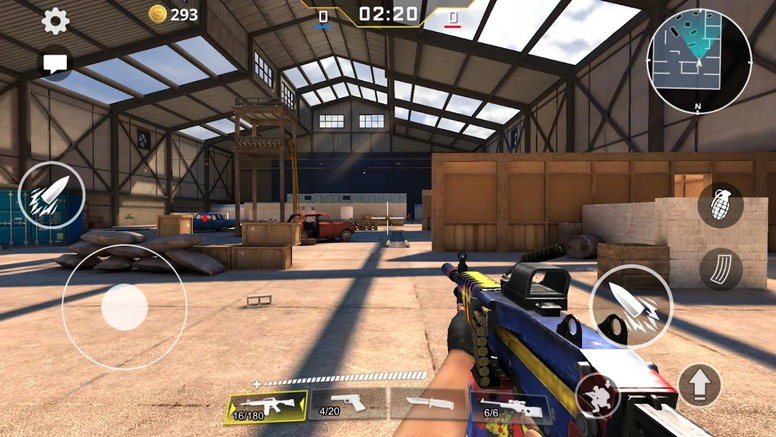Open the settings gear menu
776x437 pixels.
[54, 20]
